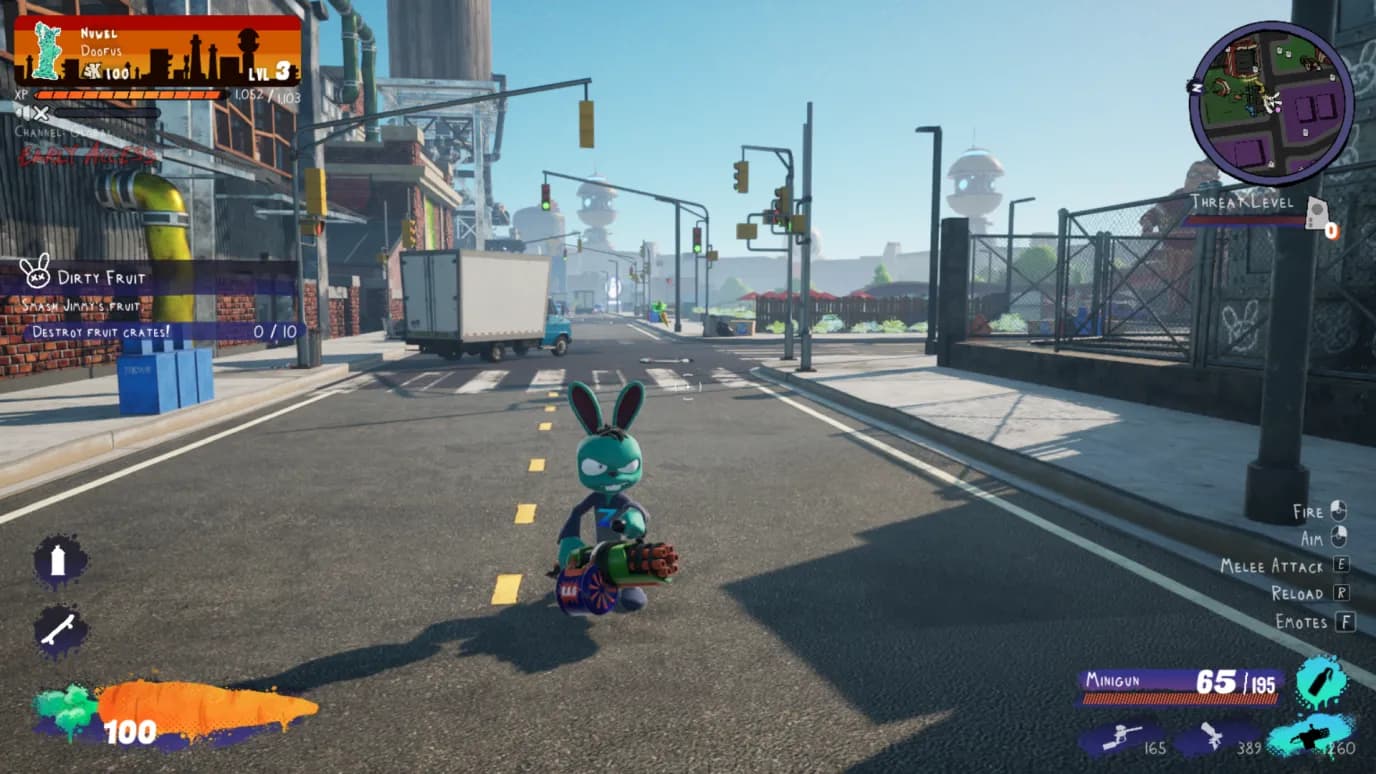Click the player banner with statue avatar
1376x774 pixels.
(x=157, y=50)
